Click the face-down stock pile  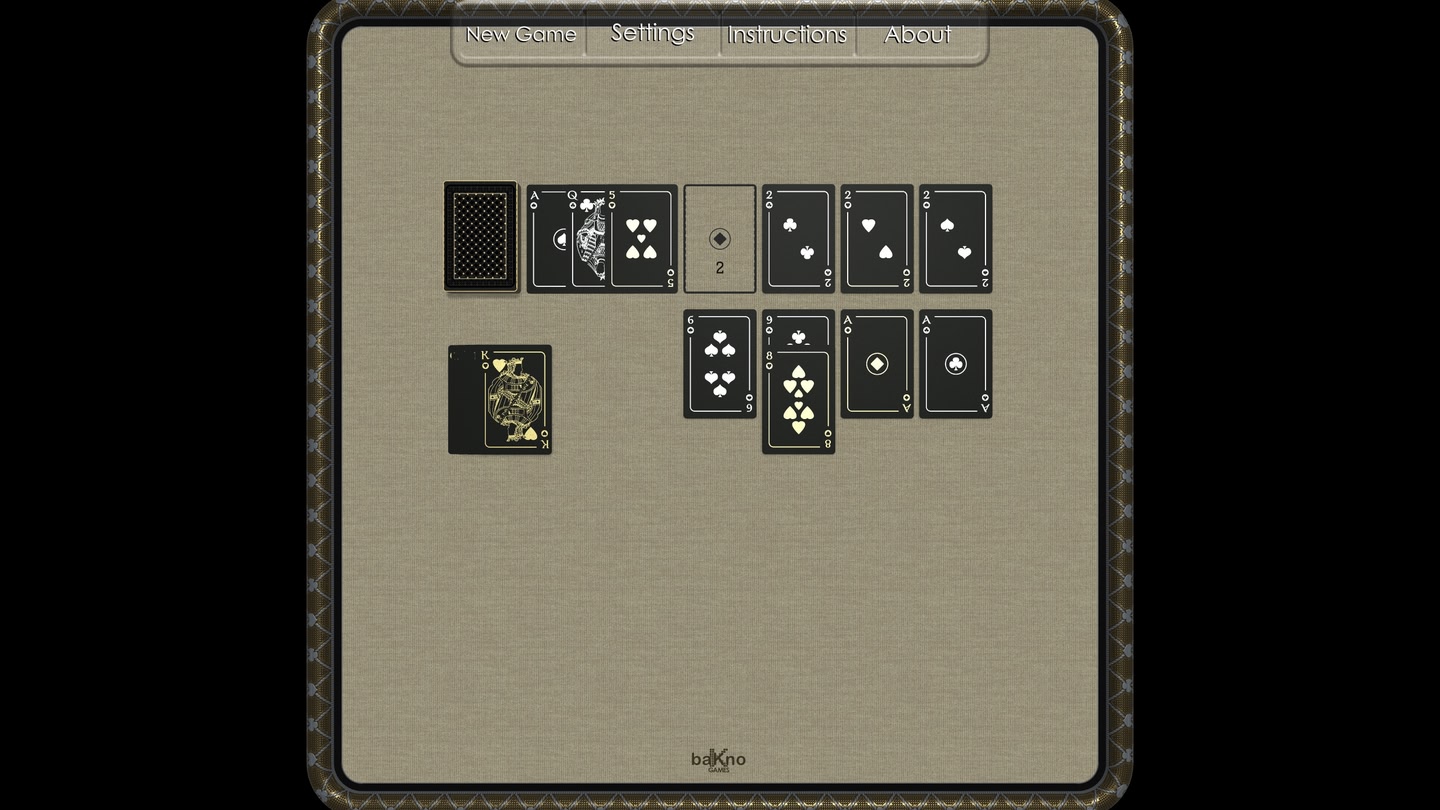point(480,237)
